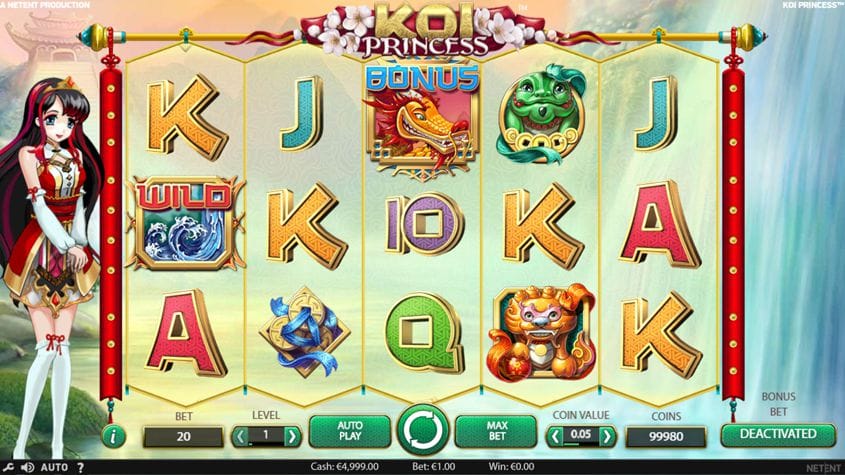Screen dimensions: 845x475
Task: Open AUTO play options in bottom bar
Action: (54, 467)
